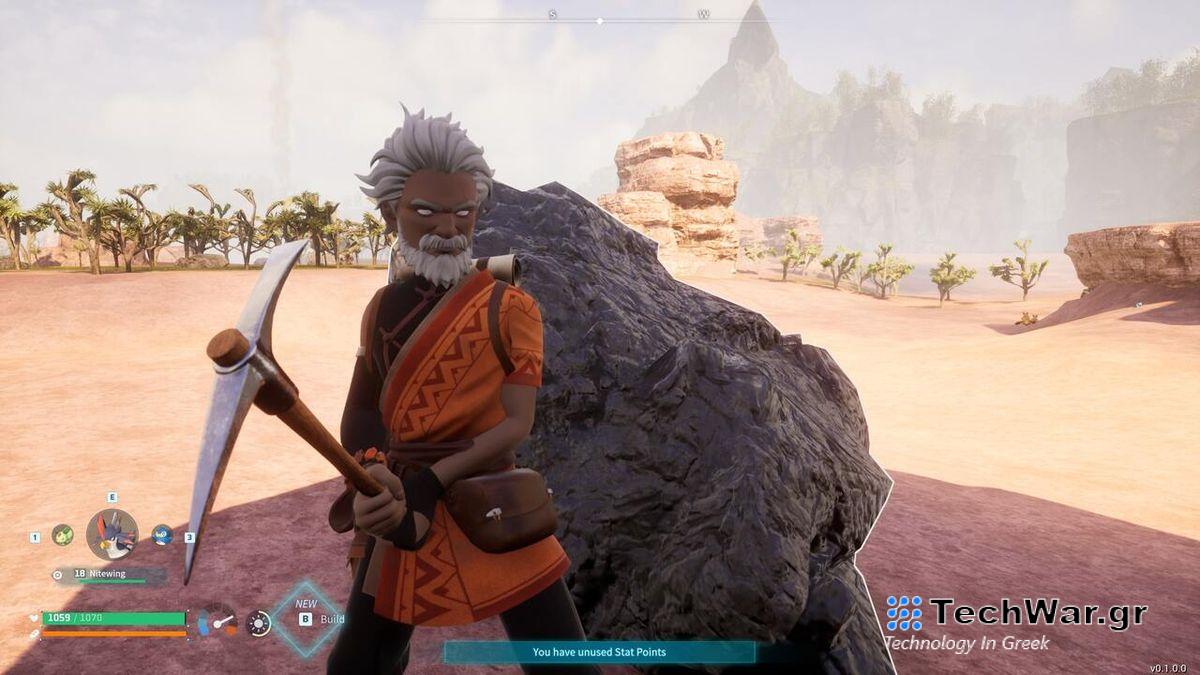This screenshot has height=675, width=1200.
Task: Switch to the blue Pengullet pal icon
Action: 162,535
